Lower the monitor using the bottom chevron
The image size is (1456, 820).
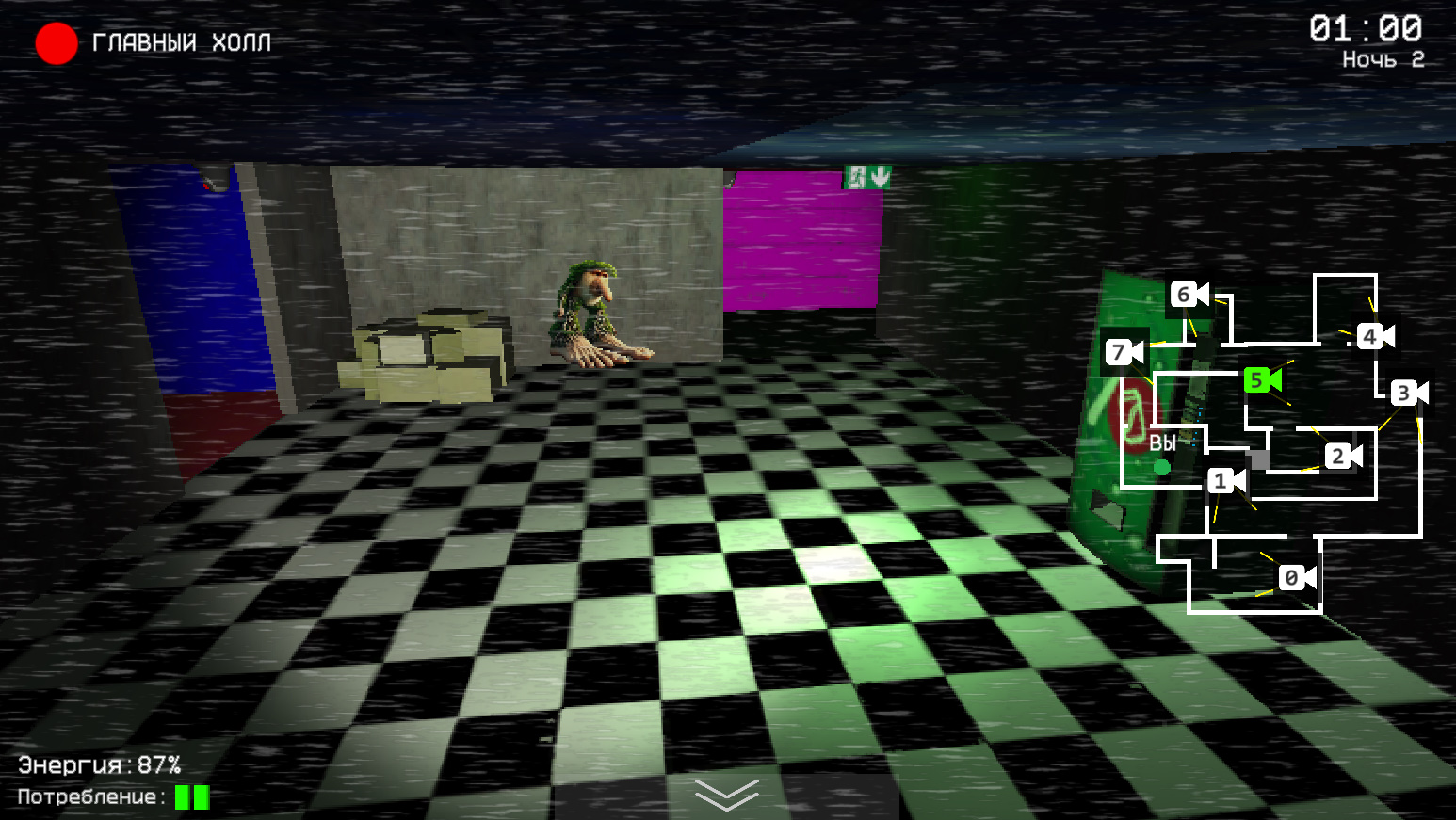pyautogui.click(x=726, y=796)
